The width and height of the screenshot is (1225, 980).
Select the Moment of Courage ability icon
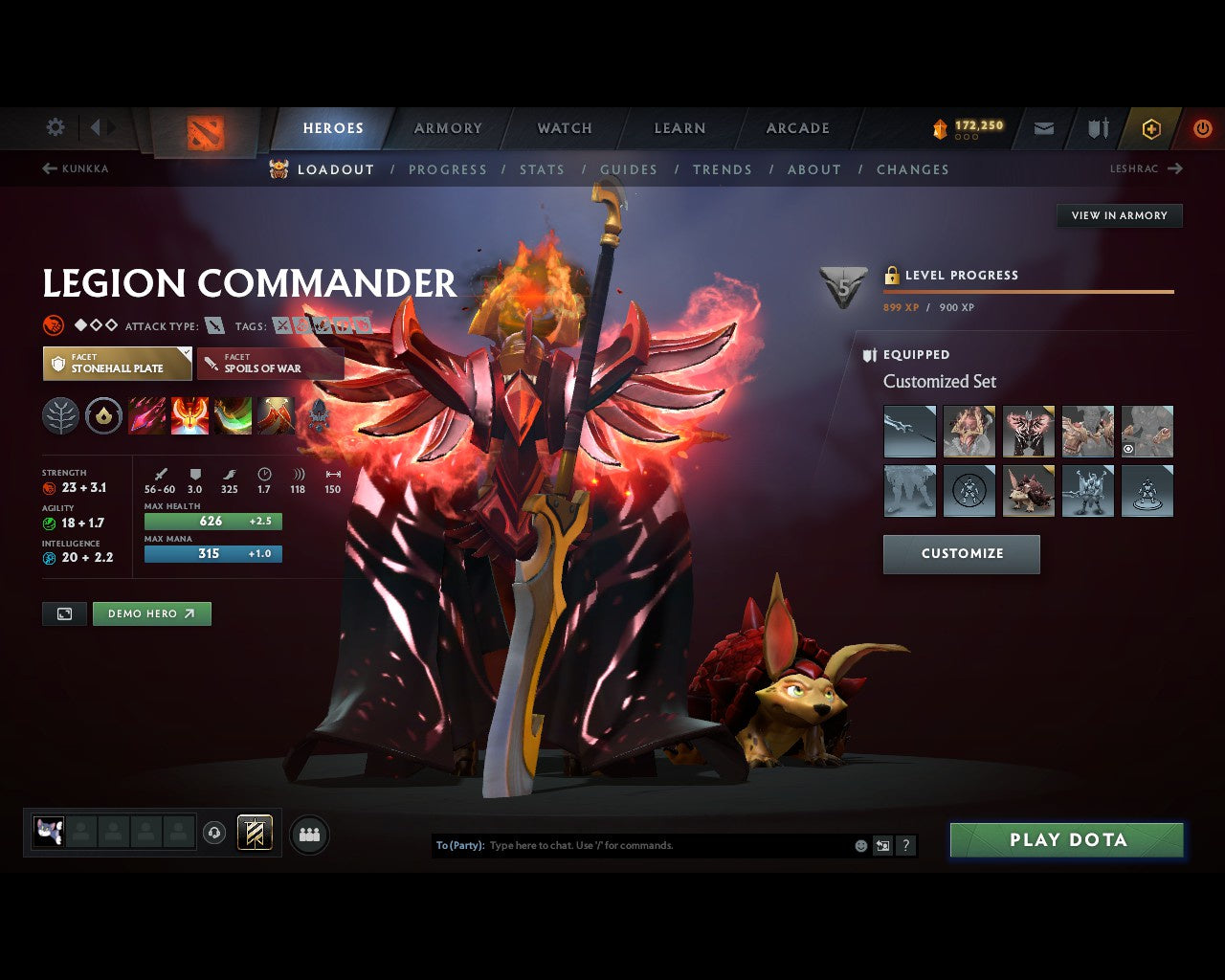(234, 415)
